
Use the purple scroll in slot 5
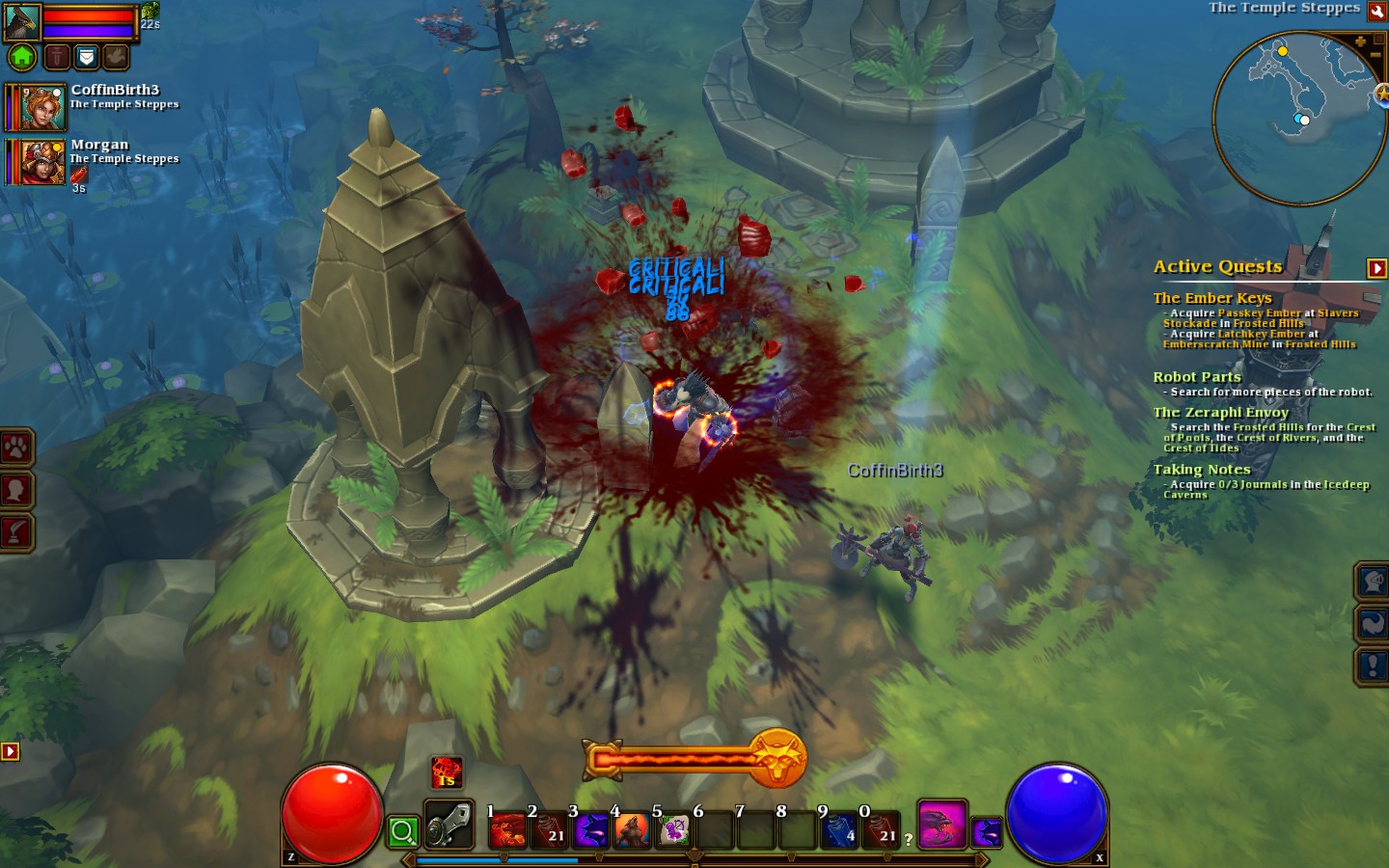pyautogui.click(x=673, y=830)
